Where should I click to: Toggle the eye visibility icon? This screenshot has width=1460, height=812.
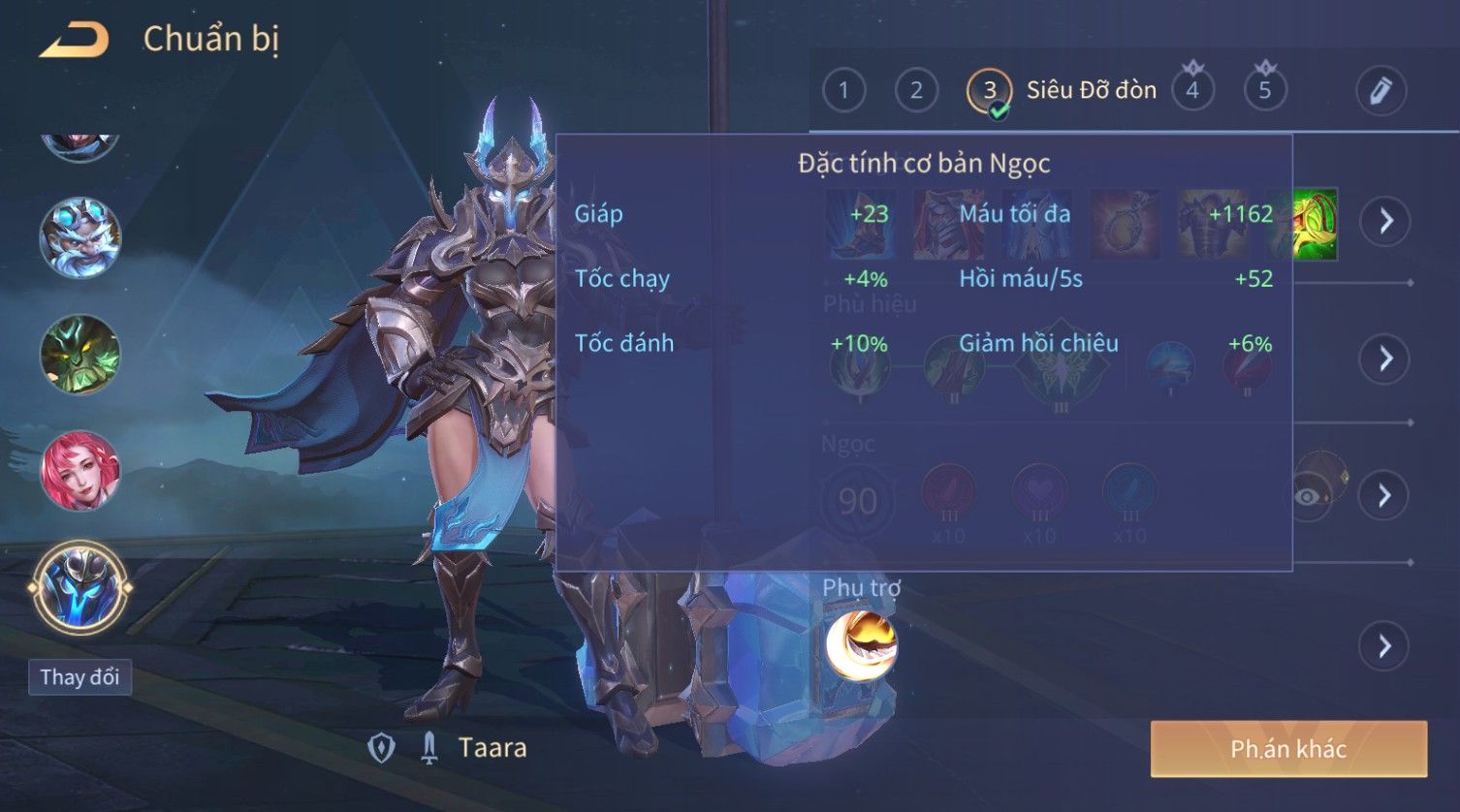pyautogui.click(x=1309, y=496)
